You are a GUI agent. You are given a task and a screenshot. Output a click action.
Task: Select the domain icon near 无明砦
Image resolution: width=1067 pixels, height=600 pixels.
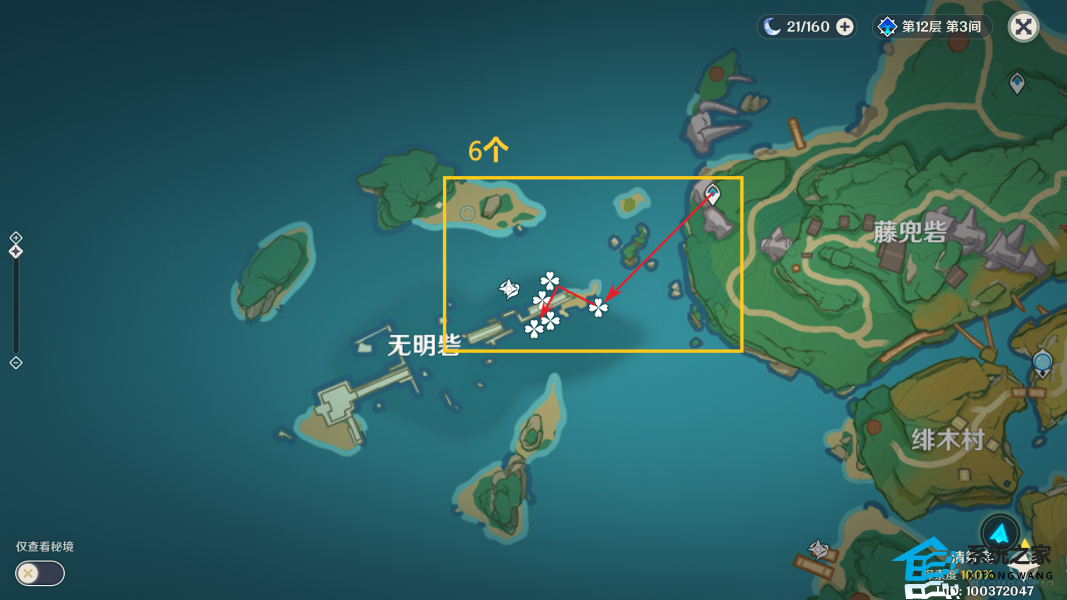tap(509, 290)
